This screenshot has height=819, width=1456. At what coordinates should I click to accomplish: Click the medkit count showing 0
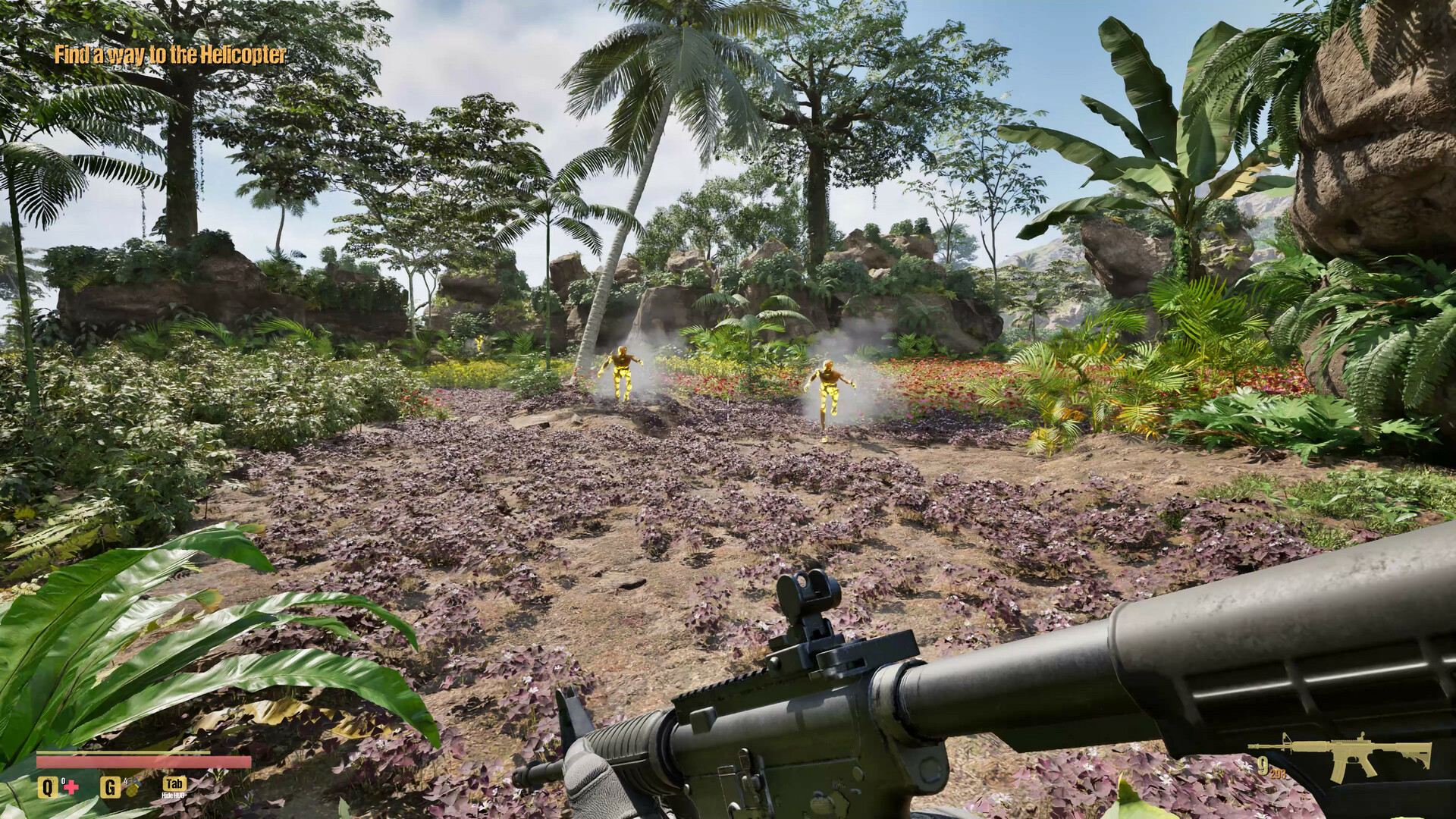63,780
